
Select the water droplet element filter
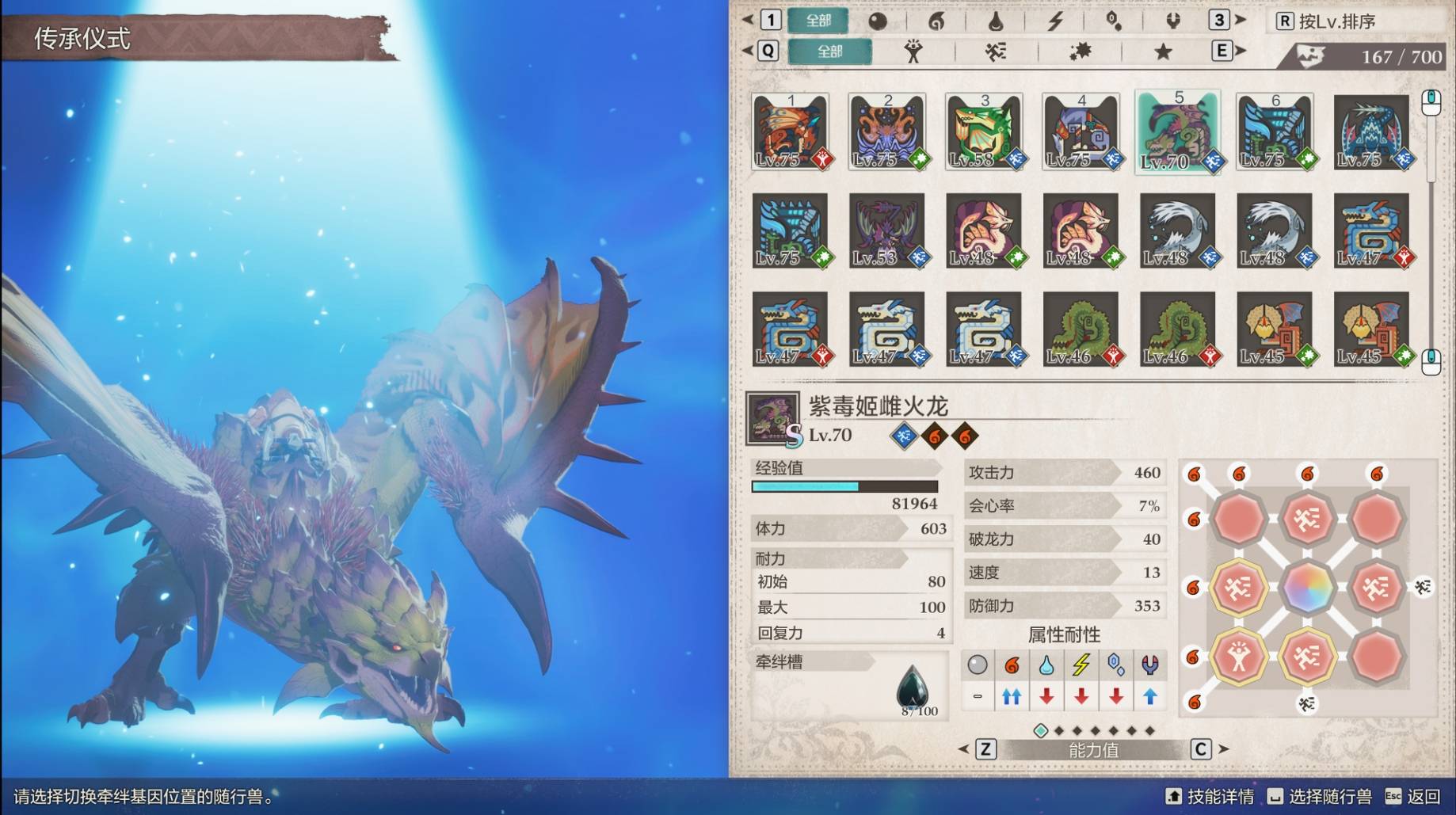click(x=996, y=21)
